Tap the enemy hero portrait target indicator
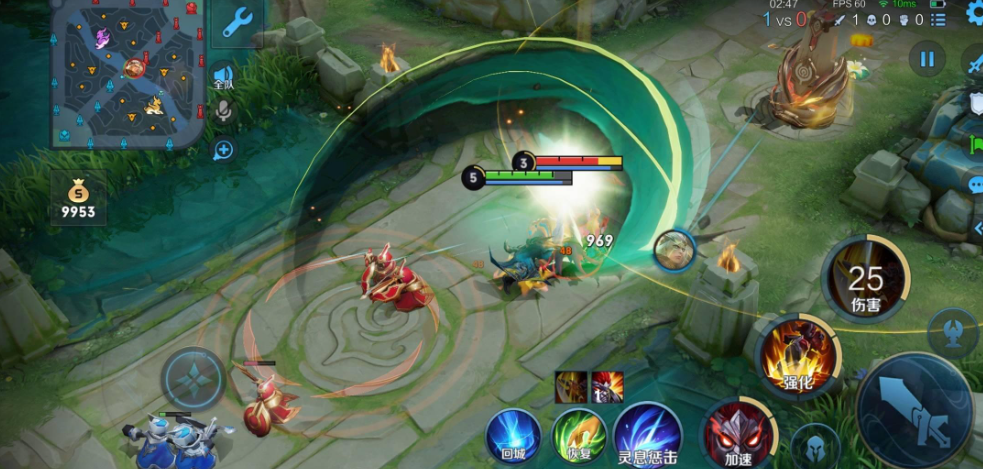Image resolution: width=983 pixels, height=469 pixels. pos(673,249)
